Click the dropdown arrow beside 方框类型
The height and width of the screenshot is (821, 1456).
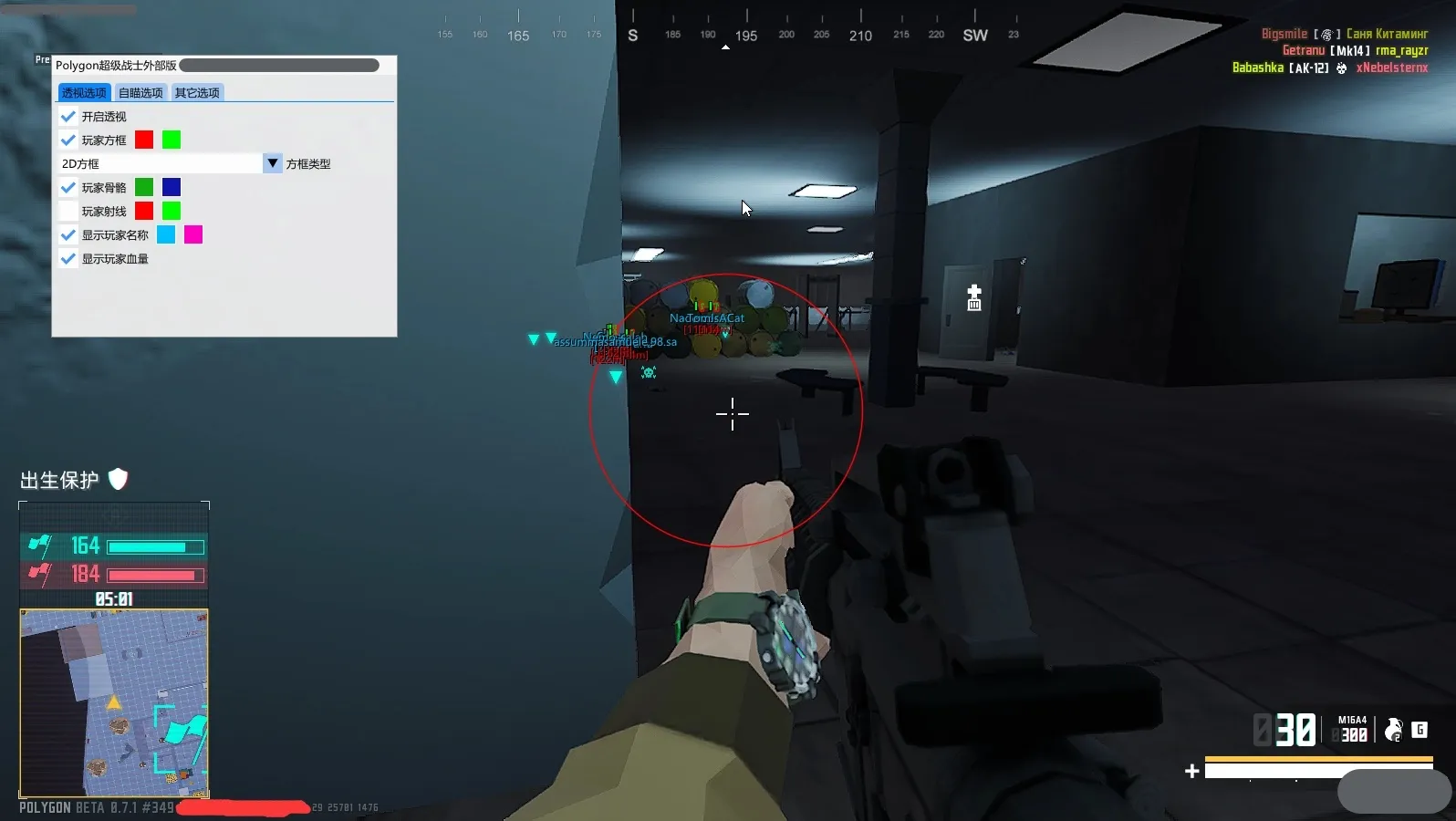pos(272,163)
